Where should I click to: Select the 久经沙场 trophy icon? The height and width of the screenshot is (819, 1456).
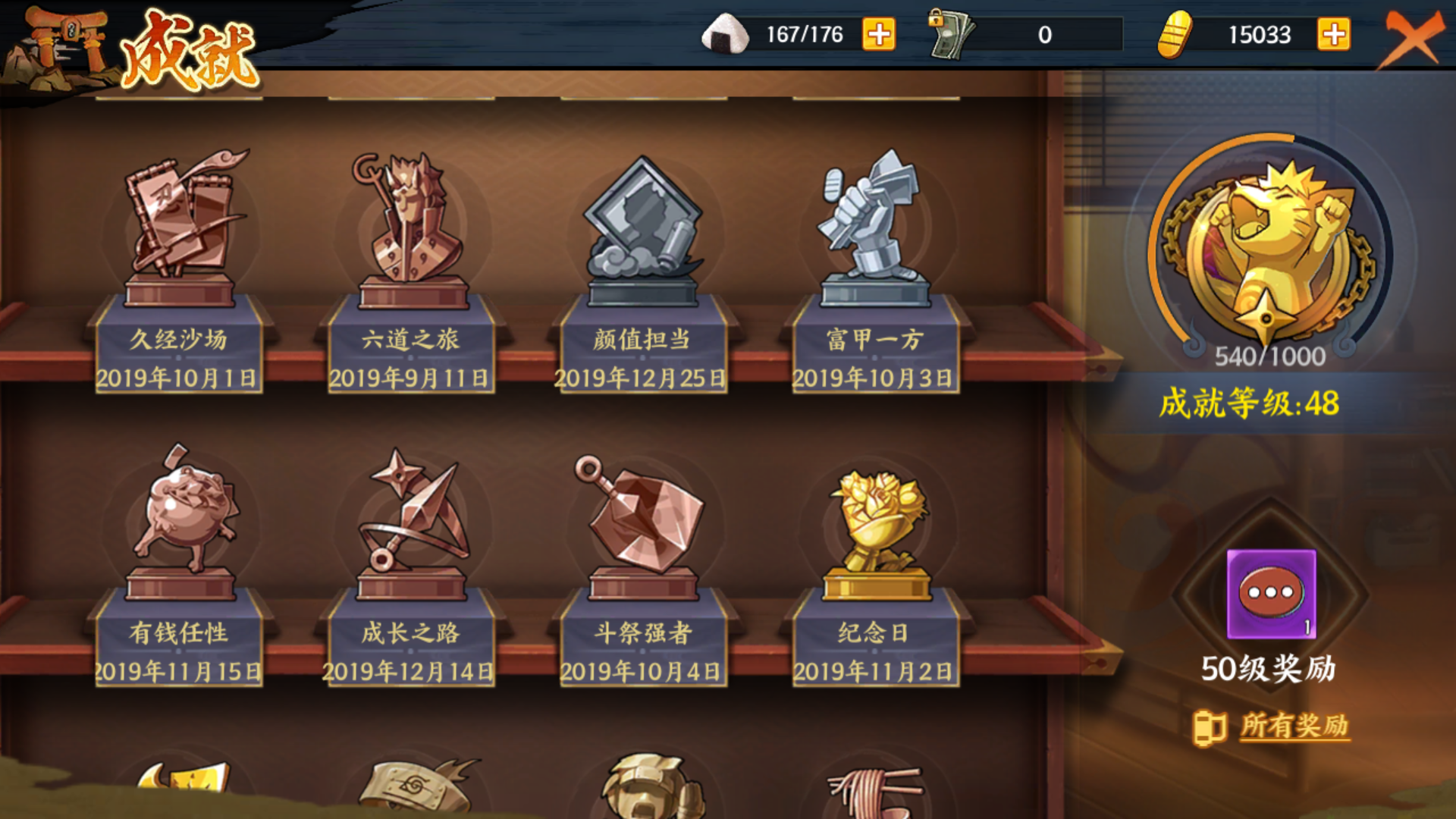click(179, 227)
